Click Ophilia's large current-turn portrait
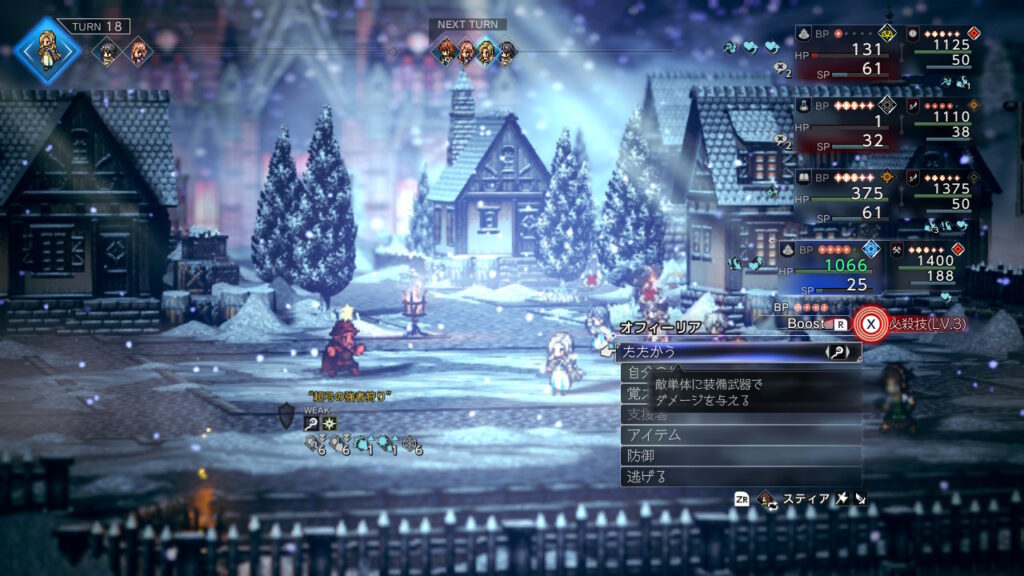The height and width of the screenshot is (576, 1024). 46,46
